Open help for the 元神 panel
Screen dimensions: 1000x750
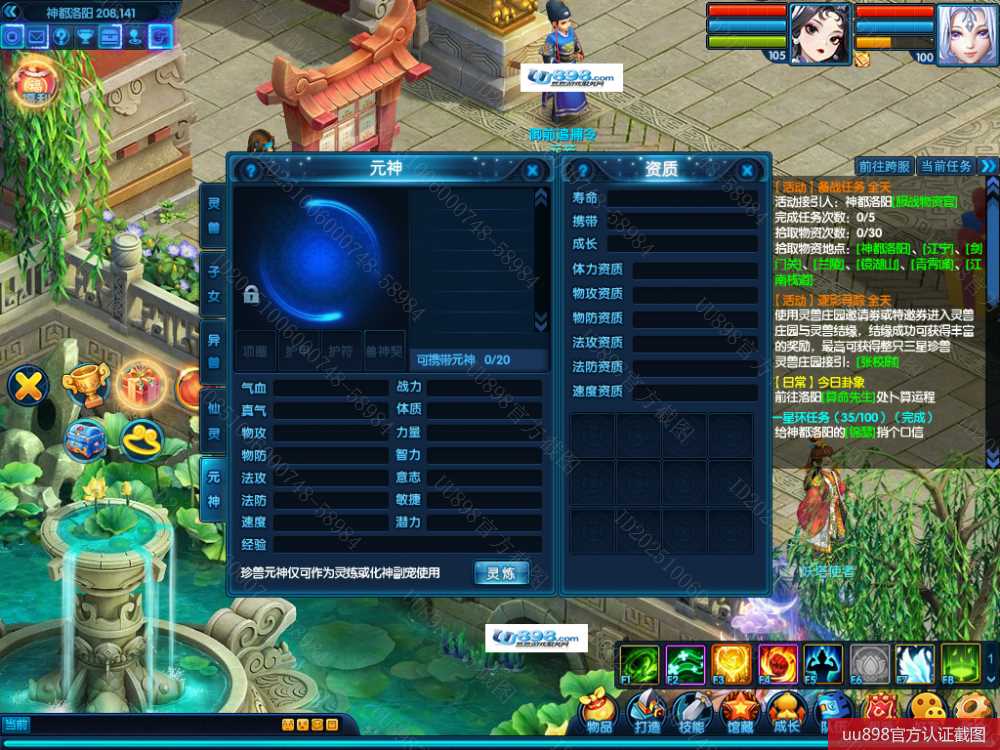pos(251,171)
